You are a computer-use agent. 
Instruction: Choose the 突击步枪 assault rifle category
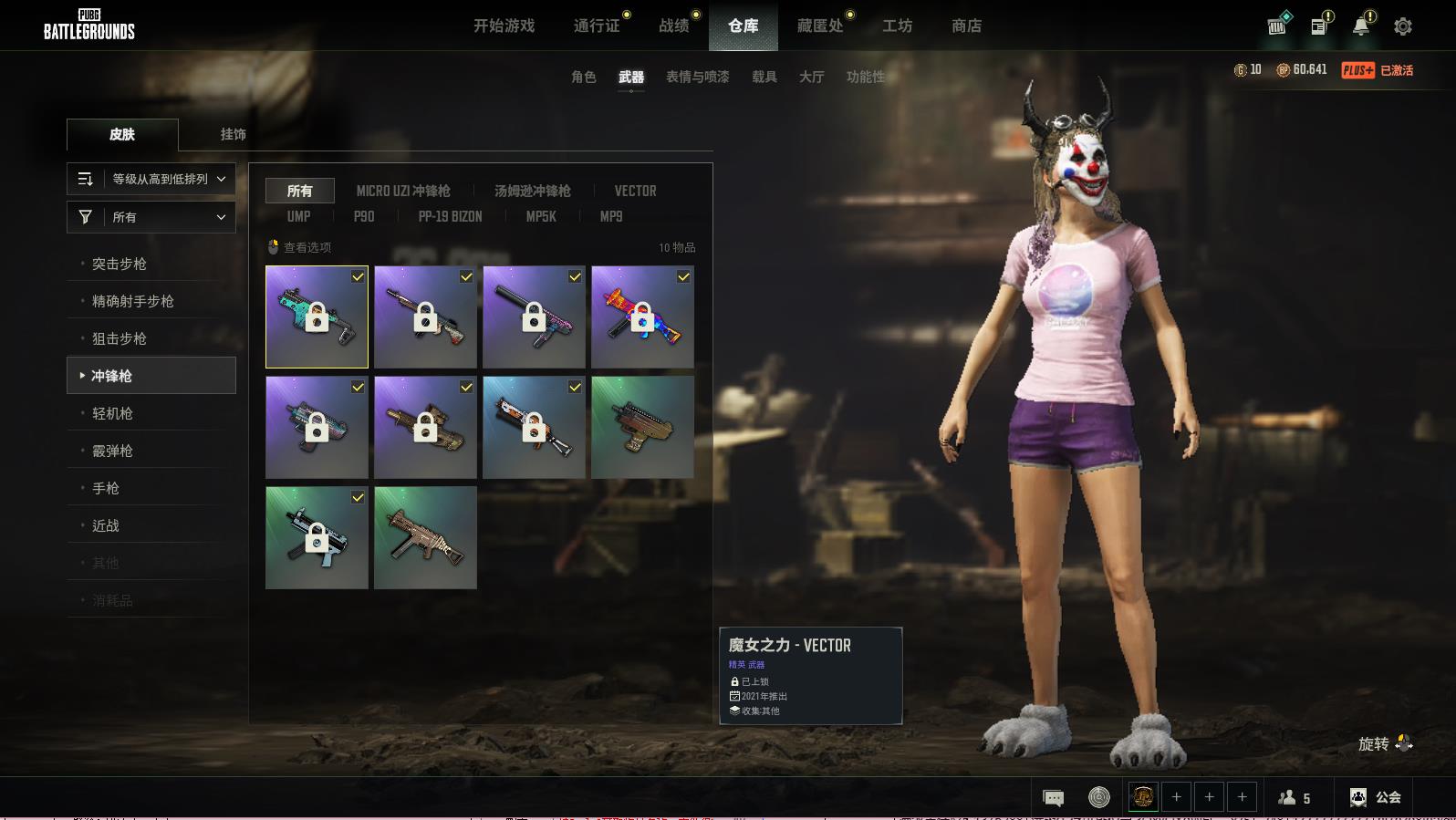click(x=120, y=264)
